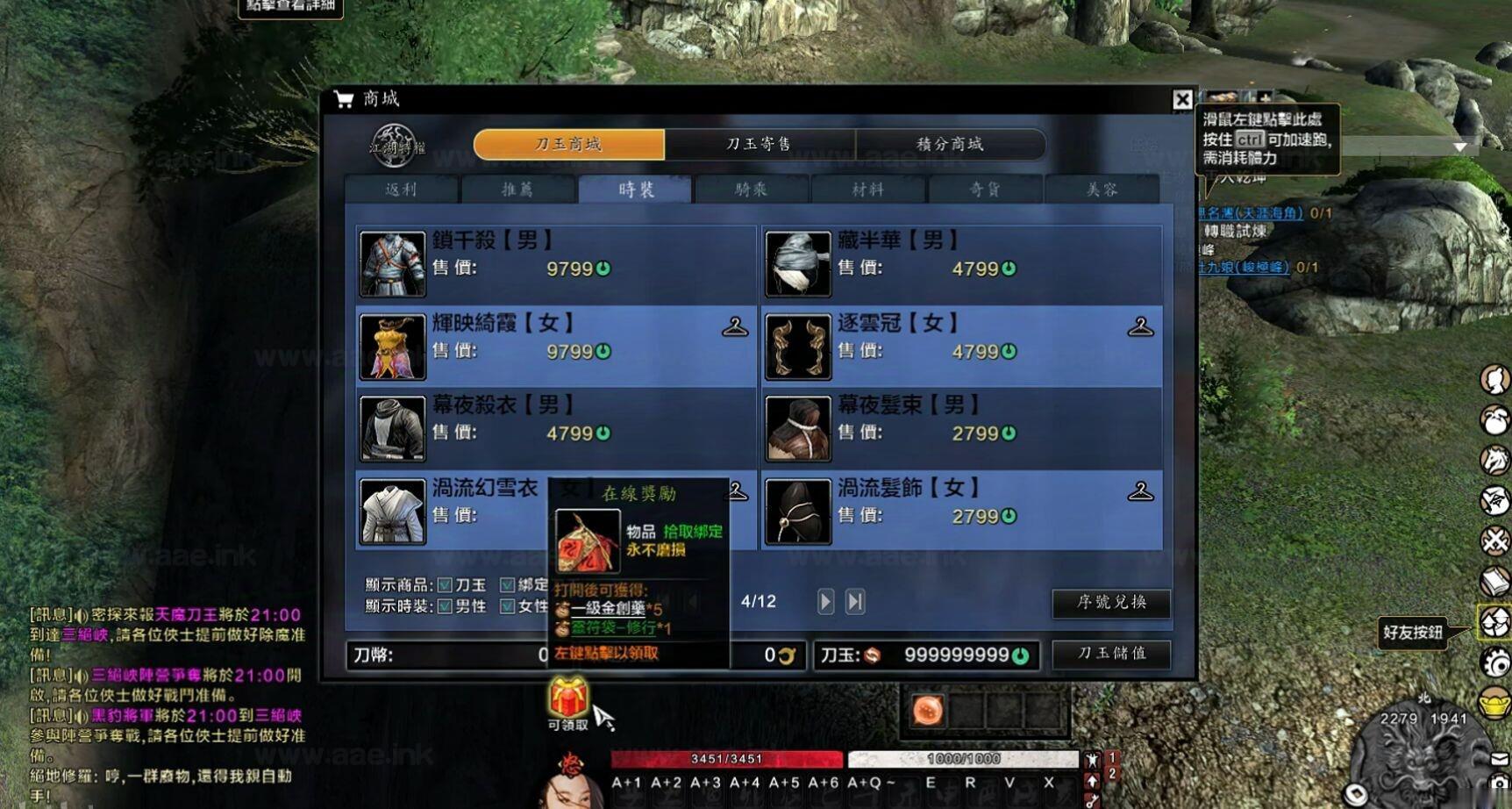Click the 刀玉儲值 button
Viewport: 1512px width, 809px height.
click(1111, 654)
